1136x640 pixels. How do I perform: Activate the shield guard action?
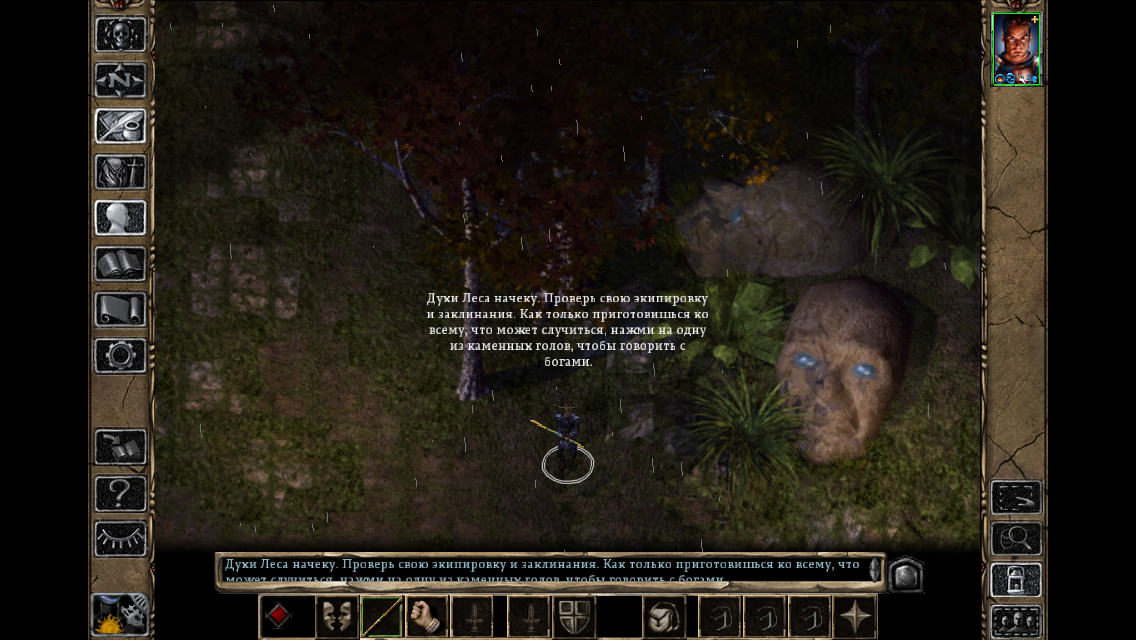[x=575, y=616]
